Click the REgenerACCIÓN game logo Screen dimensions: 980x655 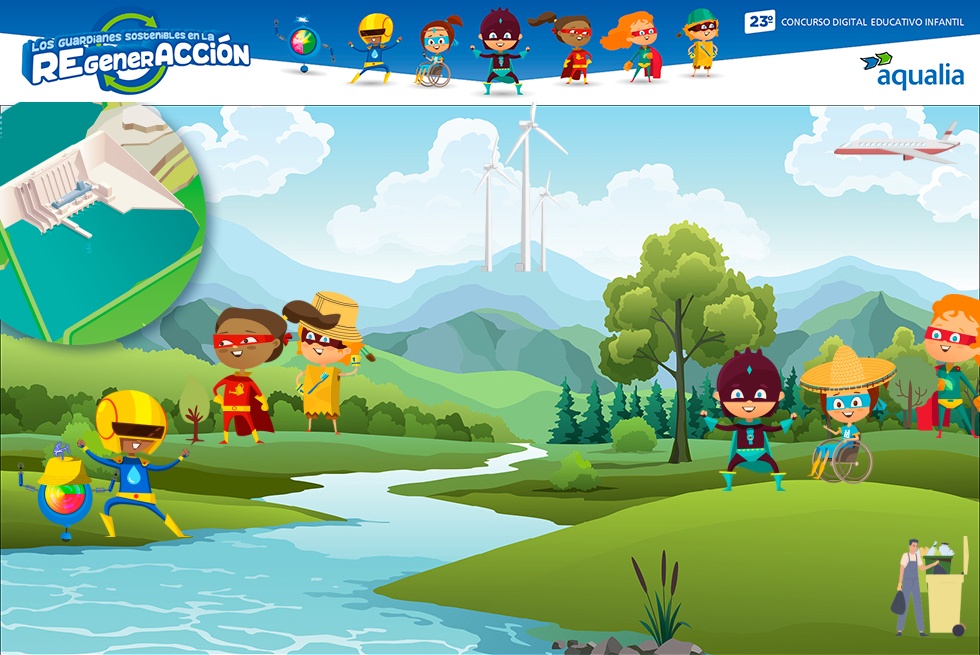tap(137, 56)
